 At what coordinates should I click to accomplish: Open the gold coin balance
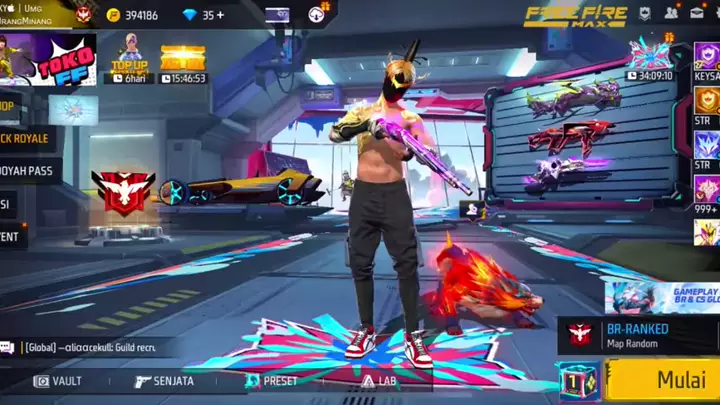[x=132, y=15]
